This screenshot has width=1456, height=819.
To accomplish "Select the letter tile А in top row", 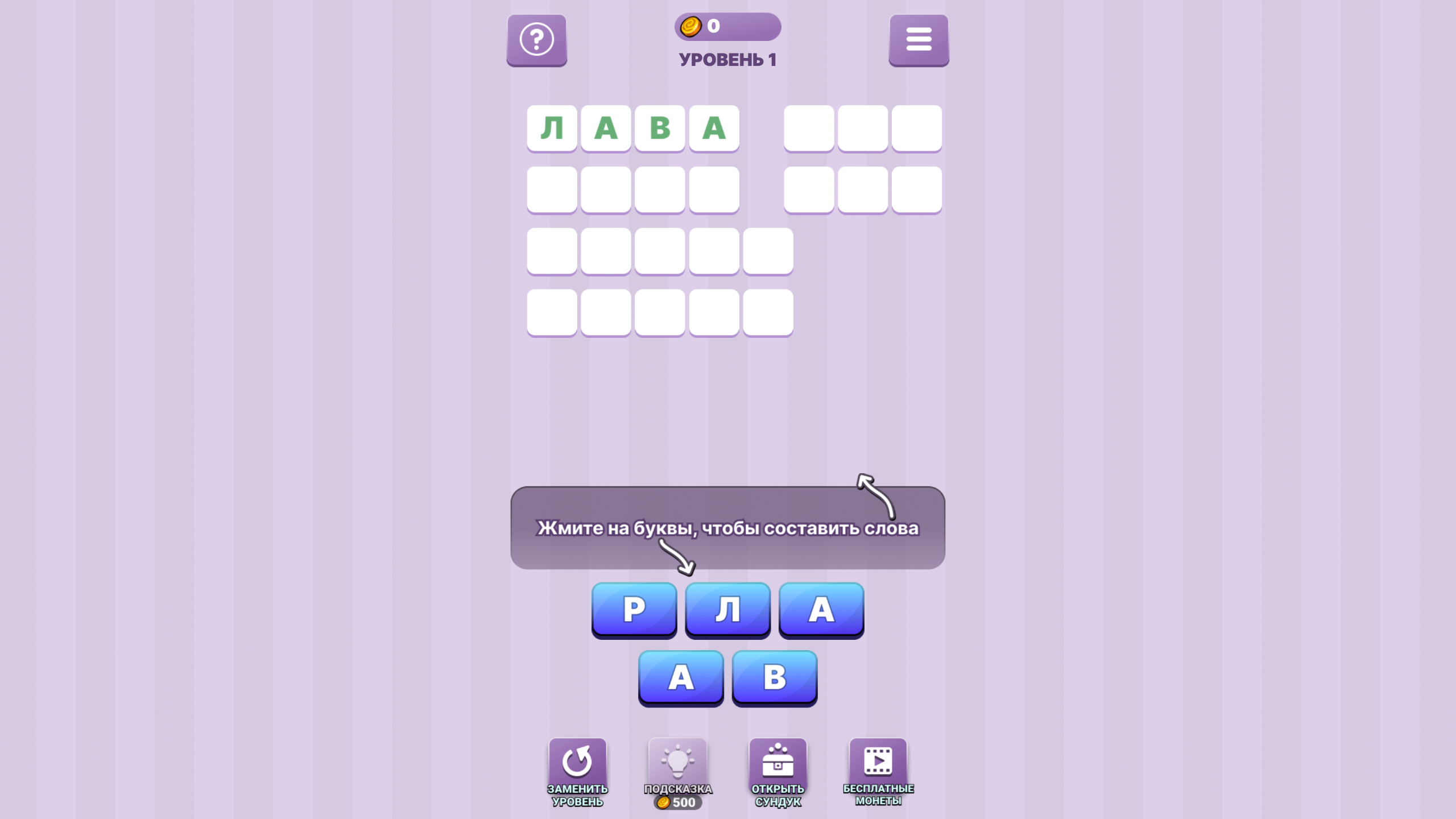I will [820, 610].
